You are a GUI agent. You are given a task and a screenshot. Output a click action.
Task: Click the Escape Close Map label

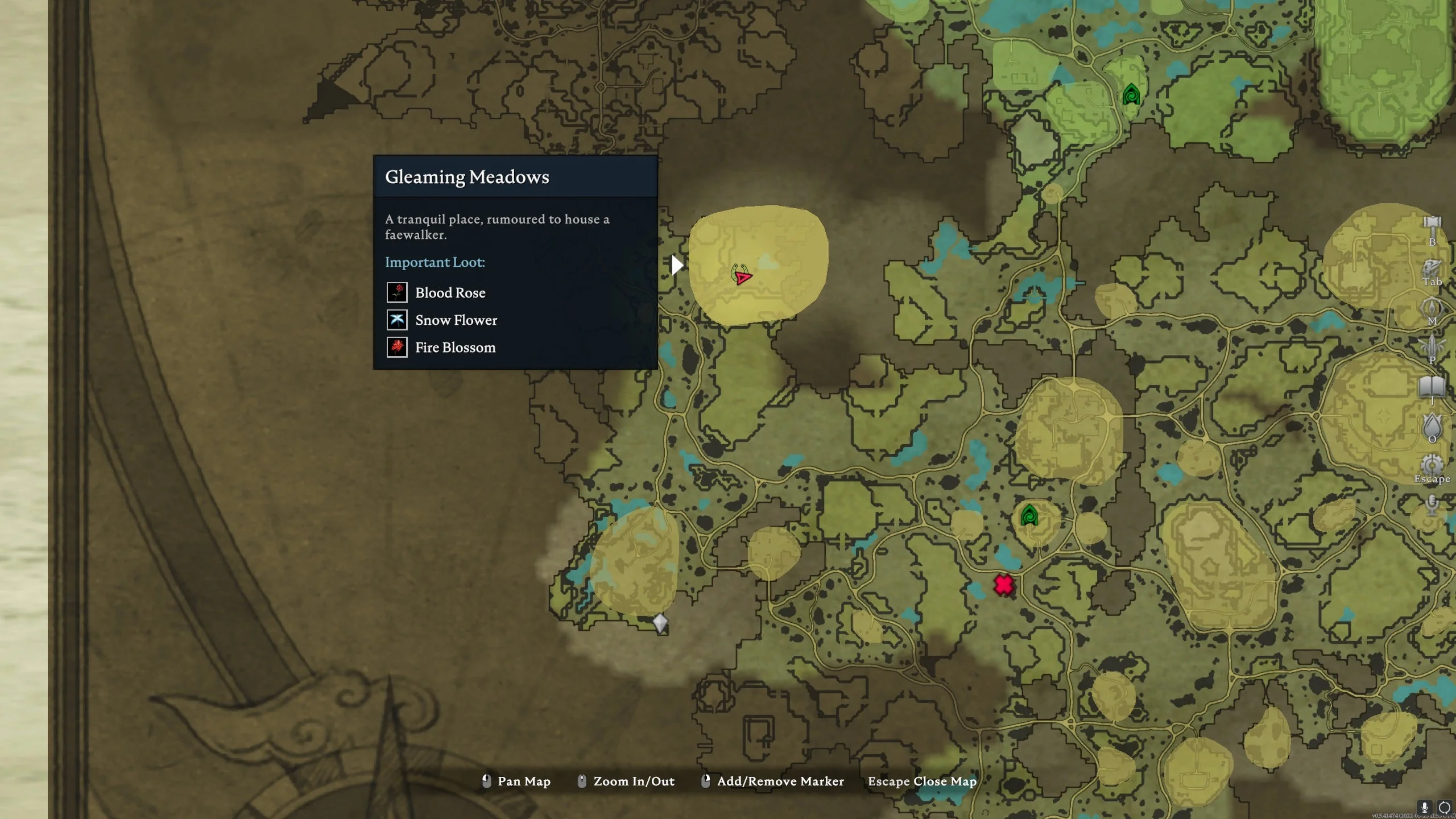coord(921,781)
